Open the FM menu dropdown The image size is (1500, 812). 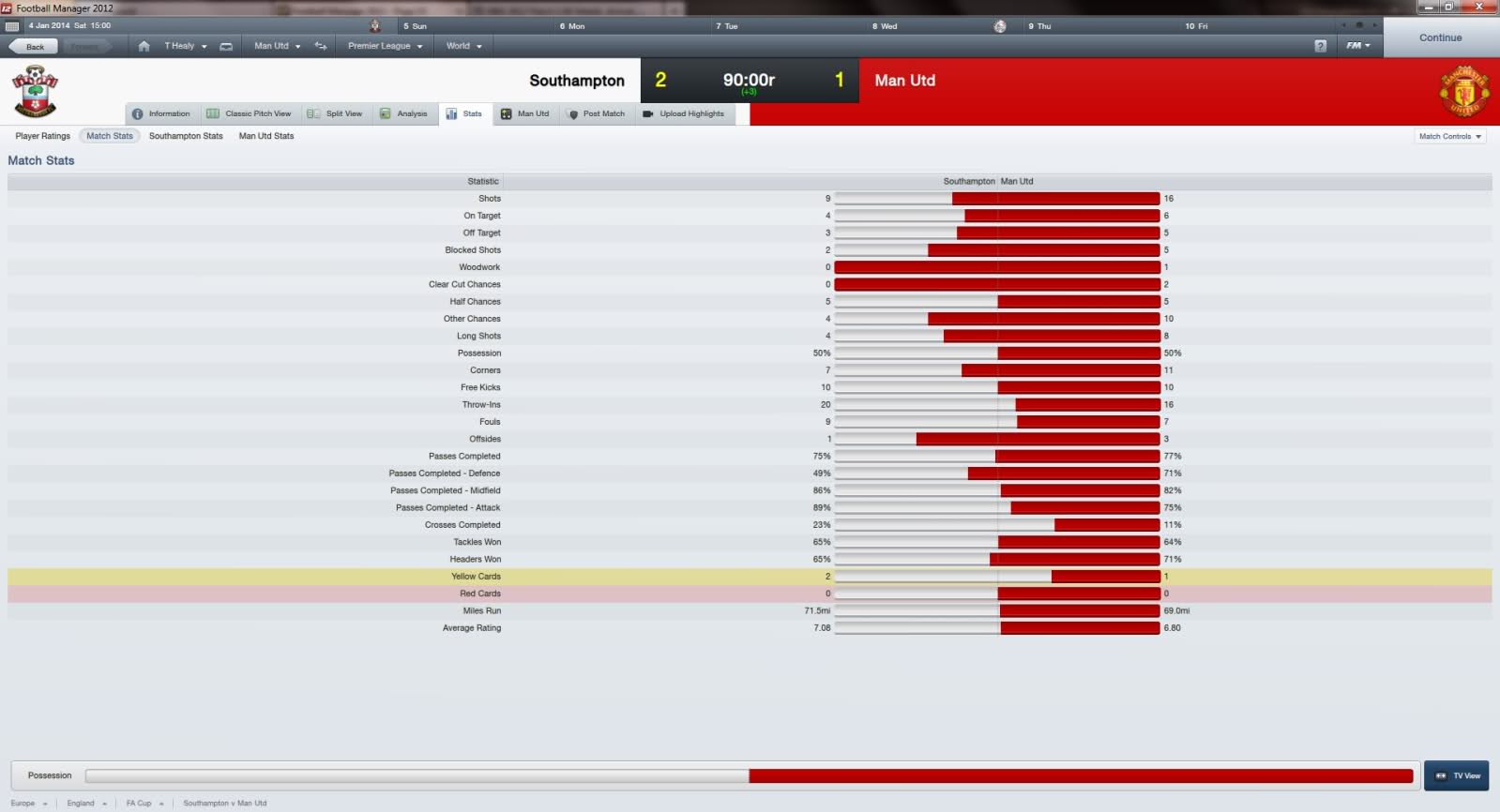coord(1358,45)
